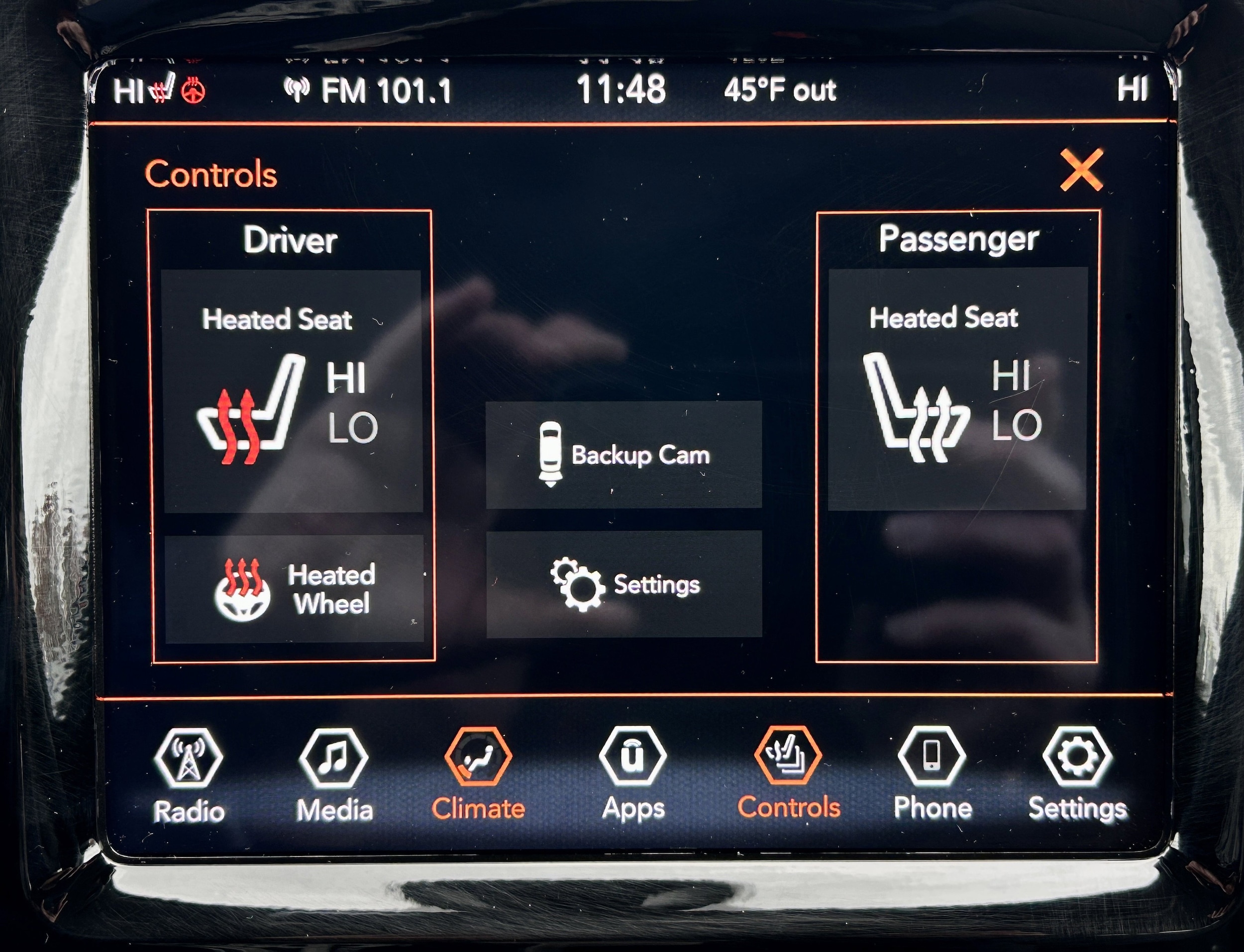Turn on the Heated Wheel
This screenshot has height=952, width=1244.
tap(294, 588)
